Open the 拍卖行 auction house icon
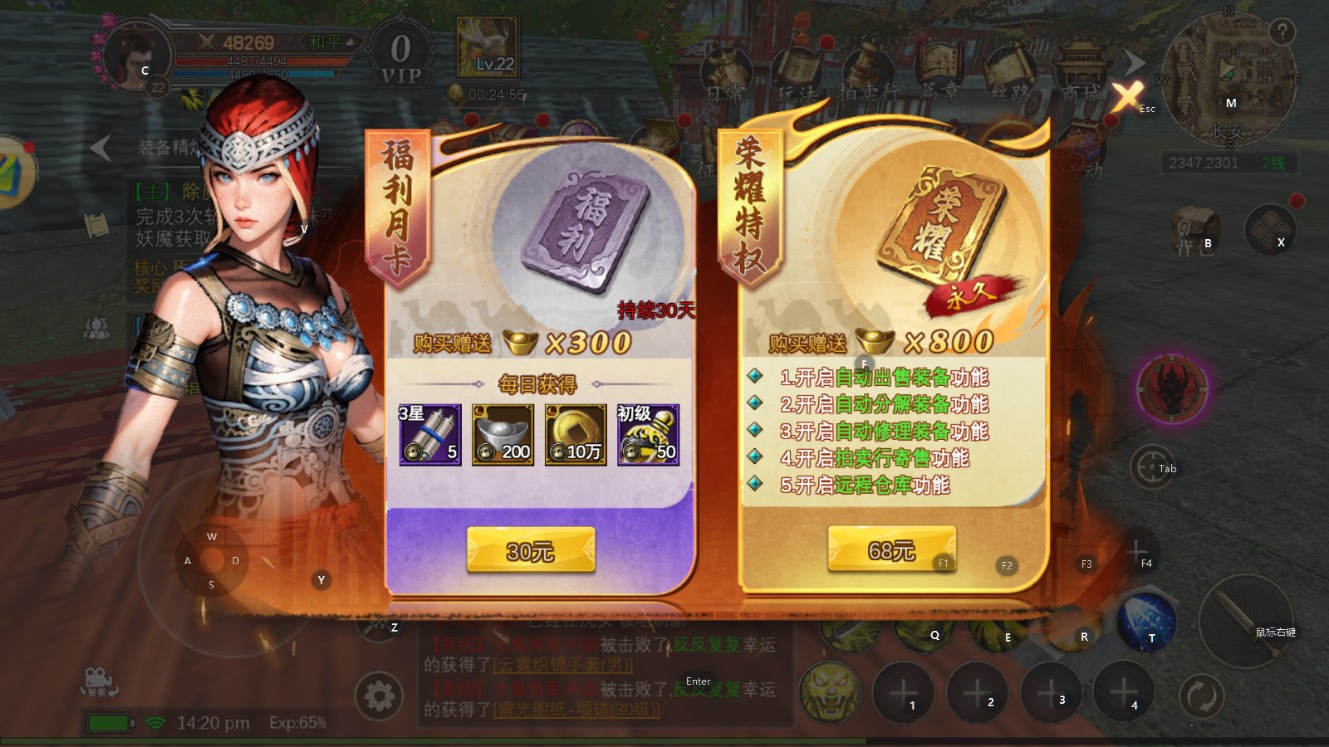 pyautogui.click(x=865, y=68)
